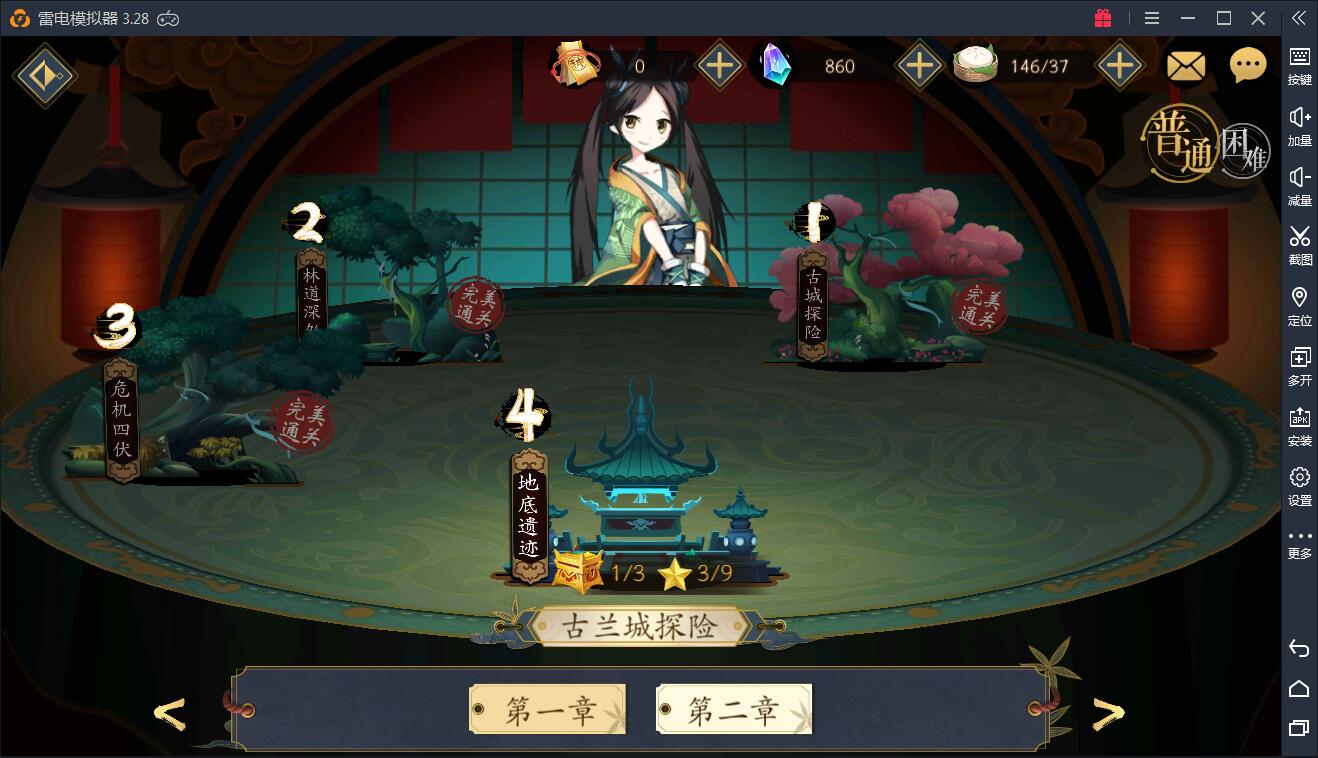The width and height of the screenshot is (1318, 758).
Task: Open the 设置 emulator settings
Action: point(1299,483)
